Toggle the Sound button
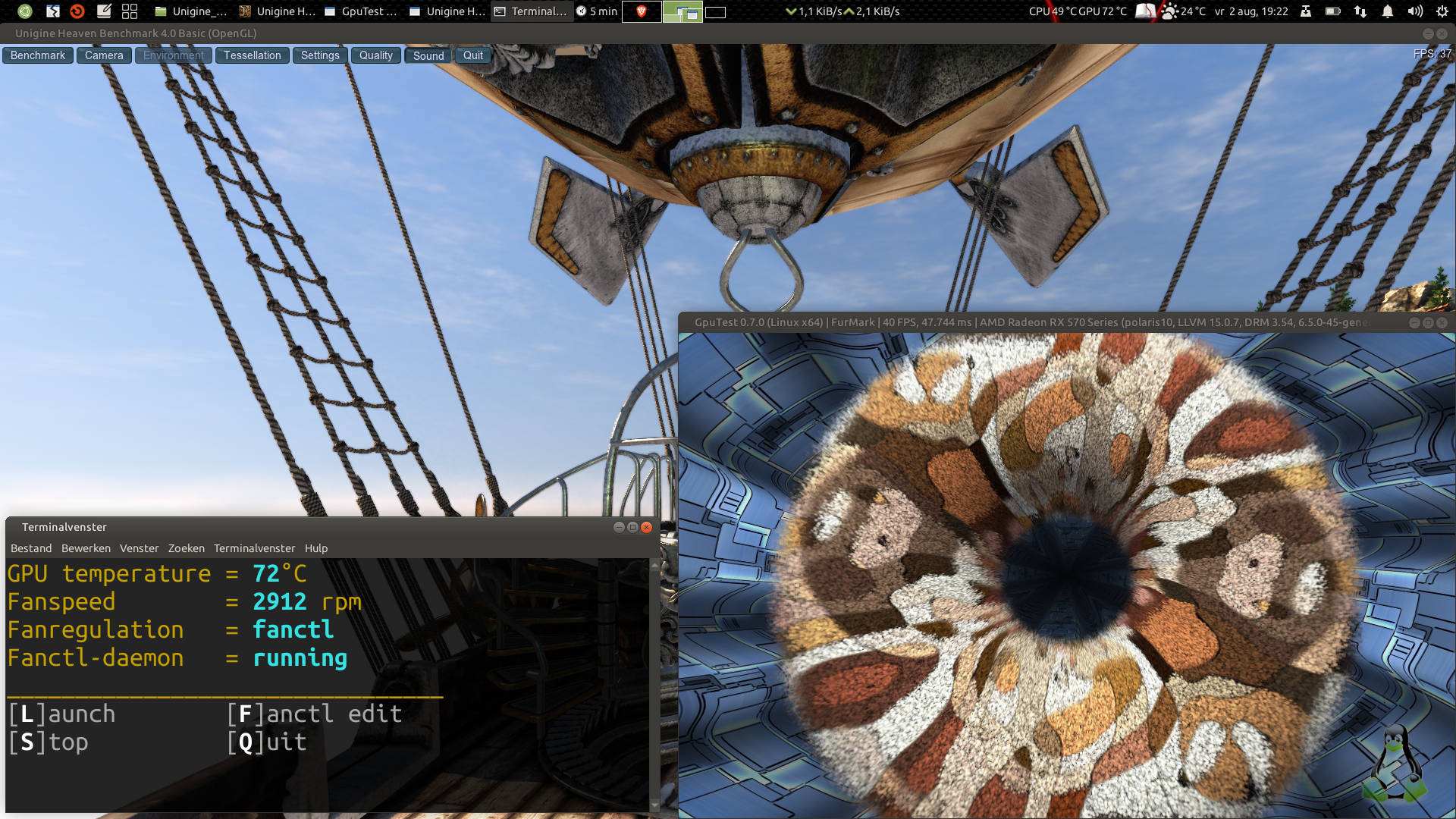Screen dimensions: 1456x819 point(428,55)
